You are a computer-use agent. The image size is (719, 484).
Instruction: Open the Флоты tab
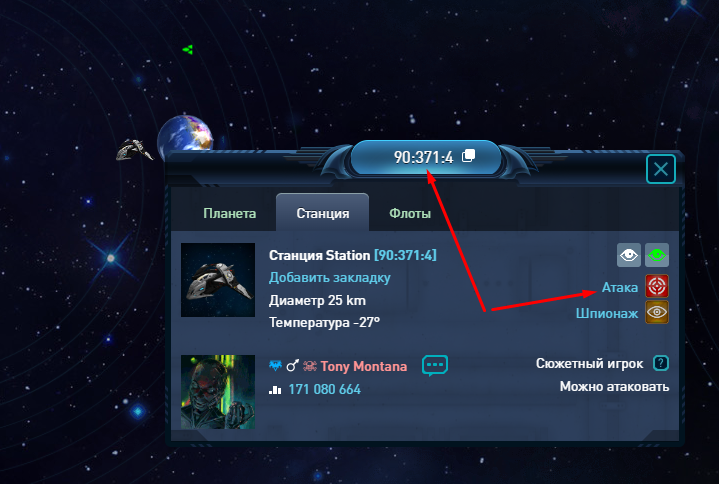[x=410, y=214]
